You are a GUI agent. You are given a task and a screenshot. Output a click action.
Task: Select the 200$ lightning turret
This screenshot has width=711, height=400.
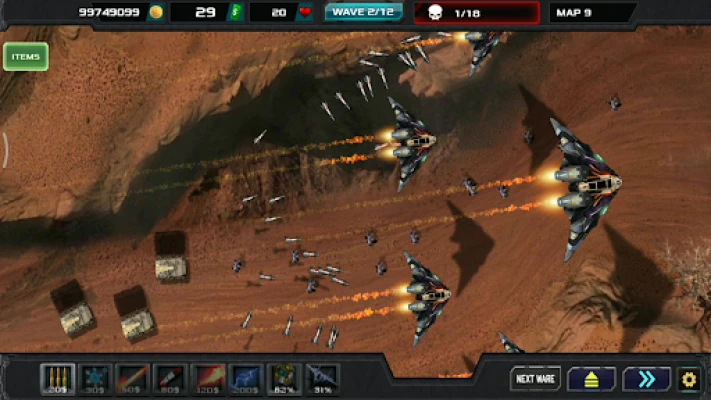247,378
